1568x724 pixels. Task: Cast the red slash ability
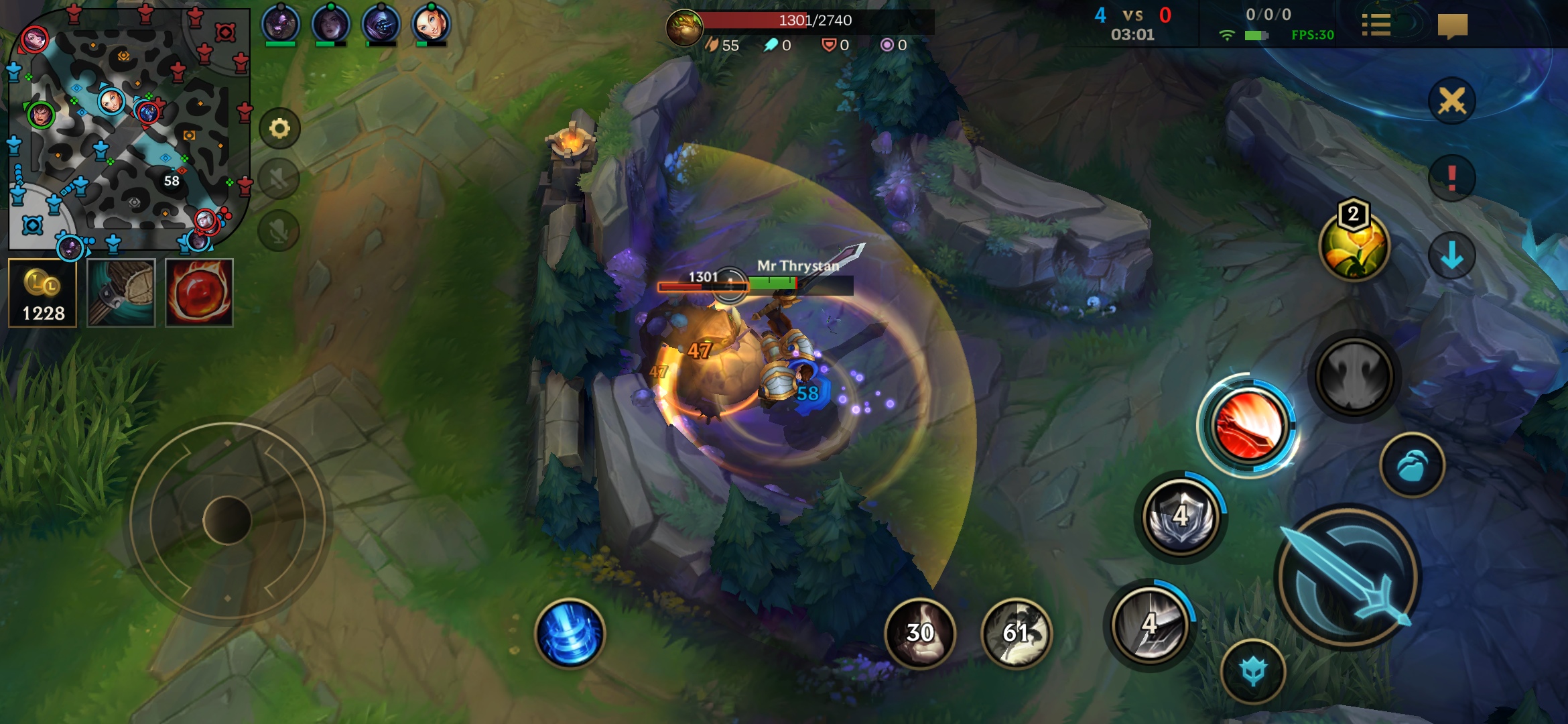click(1248, 426)
